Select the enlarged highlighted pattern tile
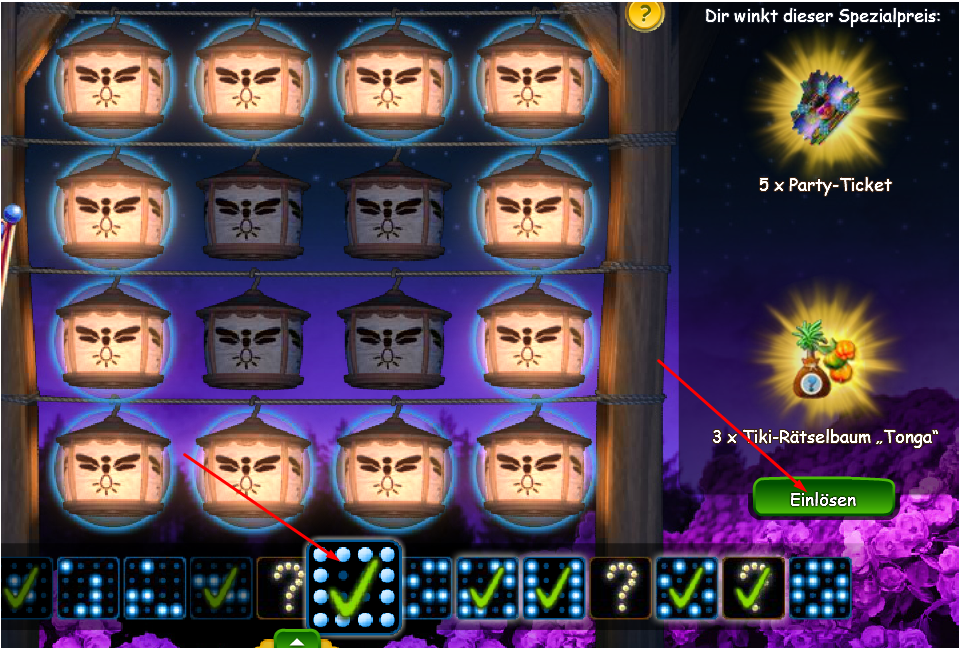 (x=354, y=588)
